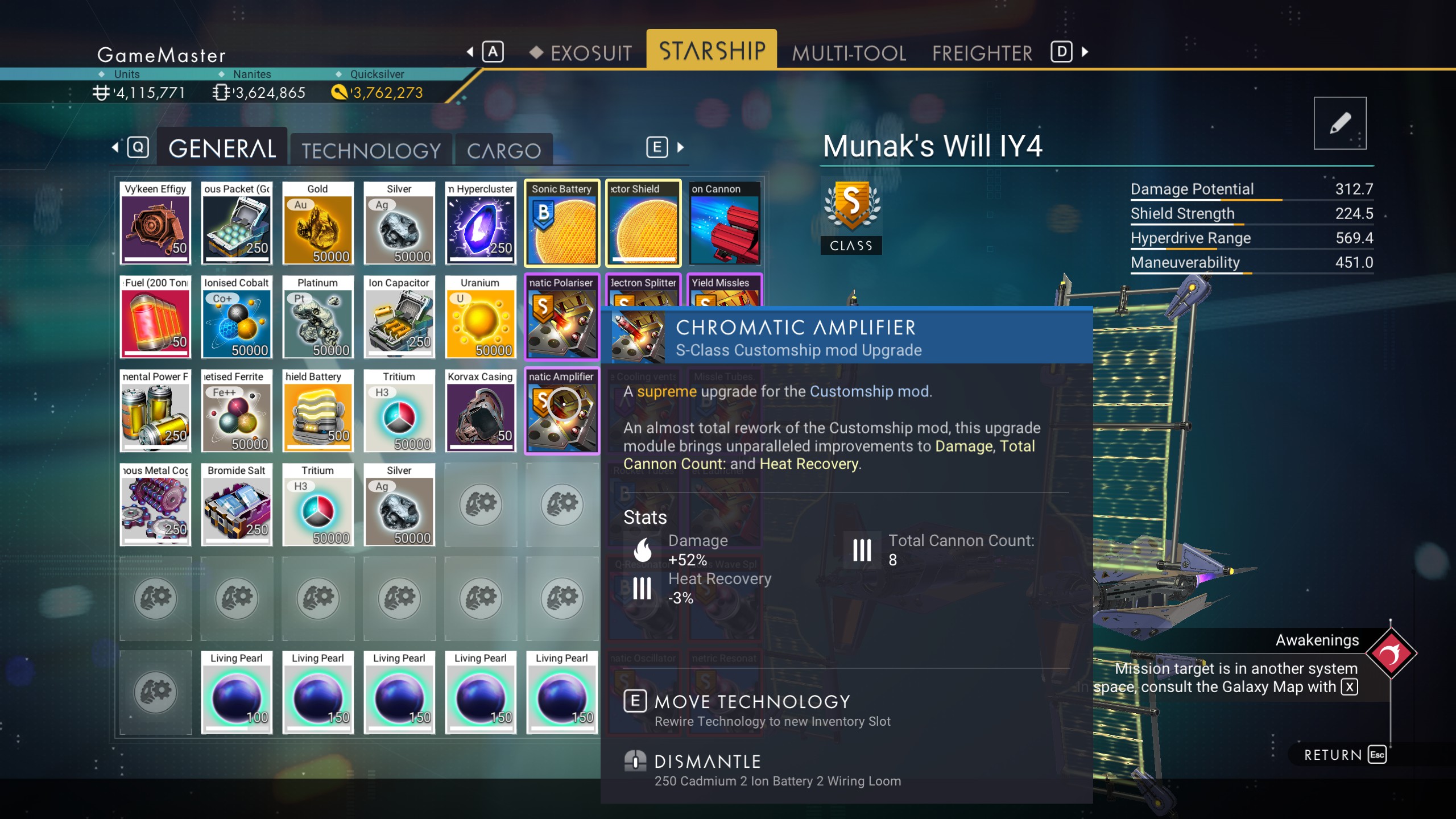
Task: Select the Photon Cannon technology
Action: coord(725,223)
